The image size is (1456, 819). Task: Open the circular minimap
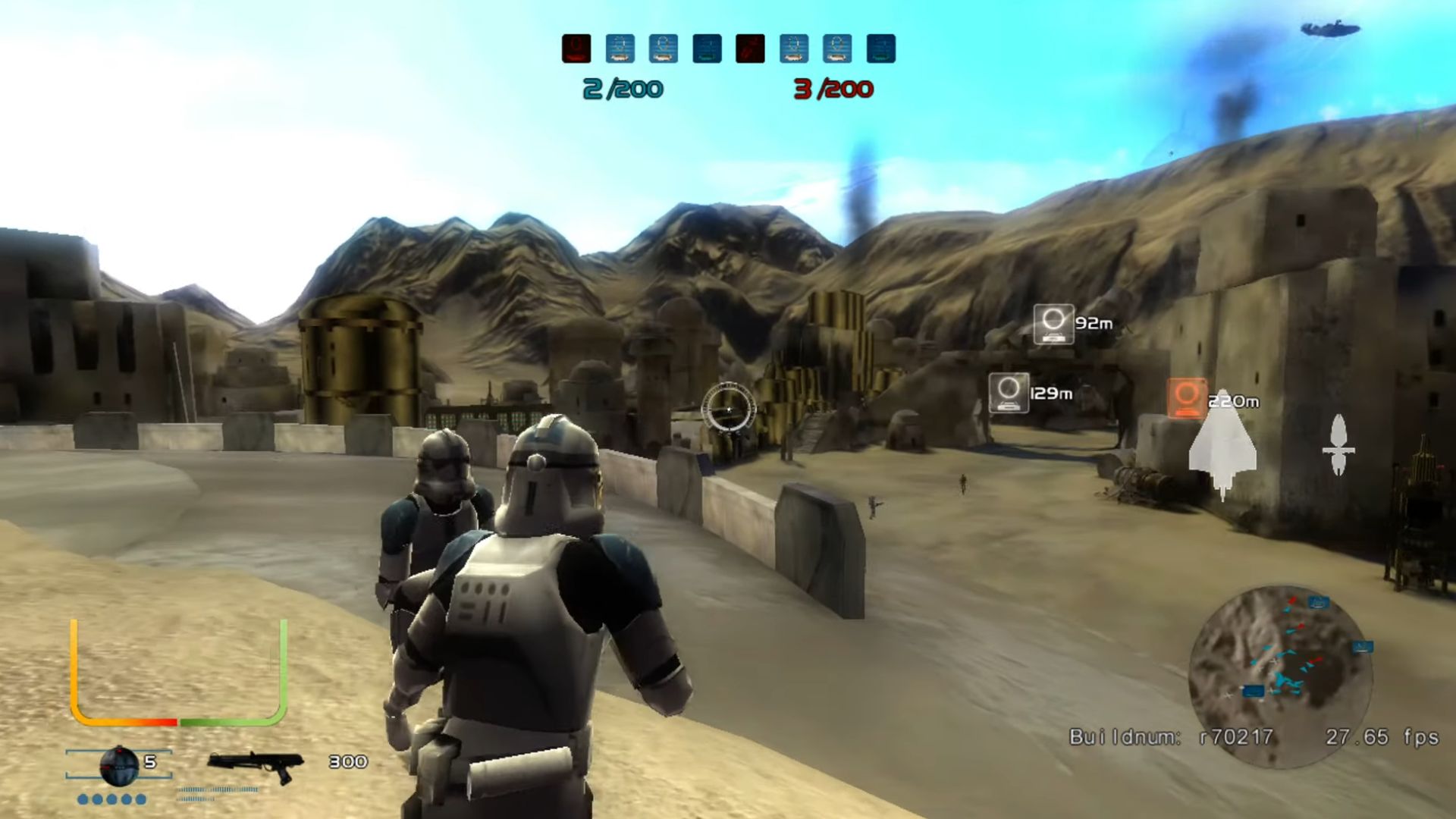point(1280,673)
